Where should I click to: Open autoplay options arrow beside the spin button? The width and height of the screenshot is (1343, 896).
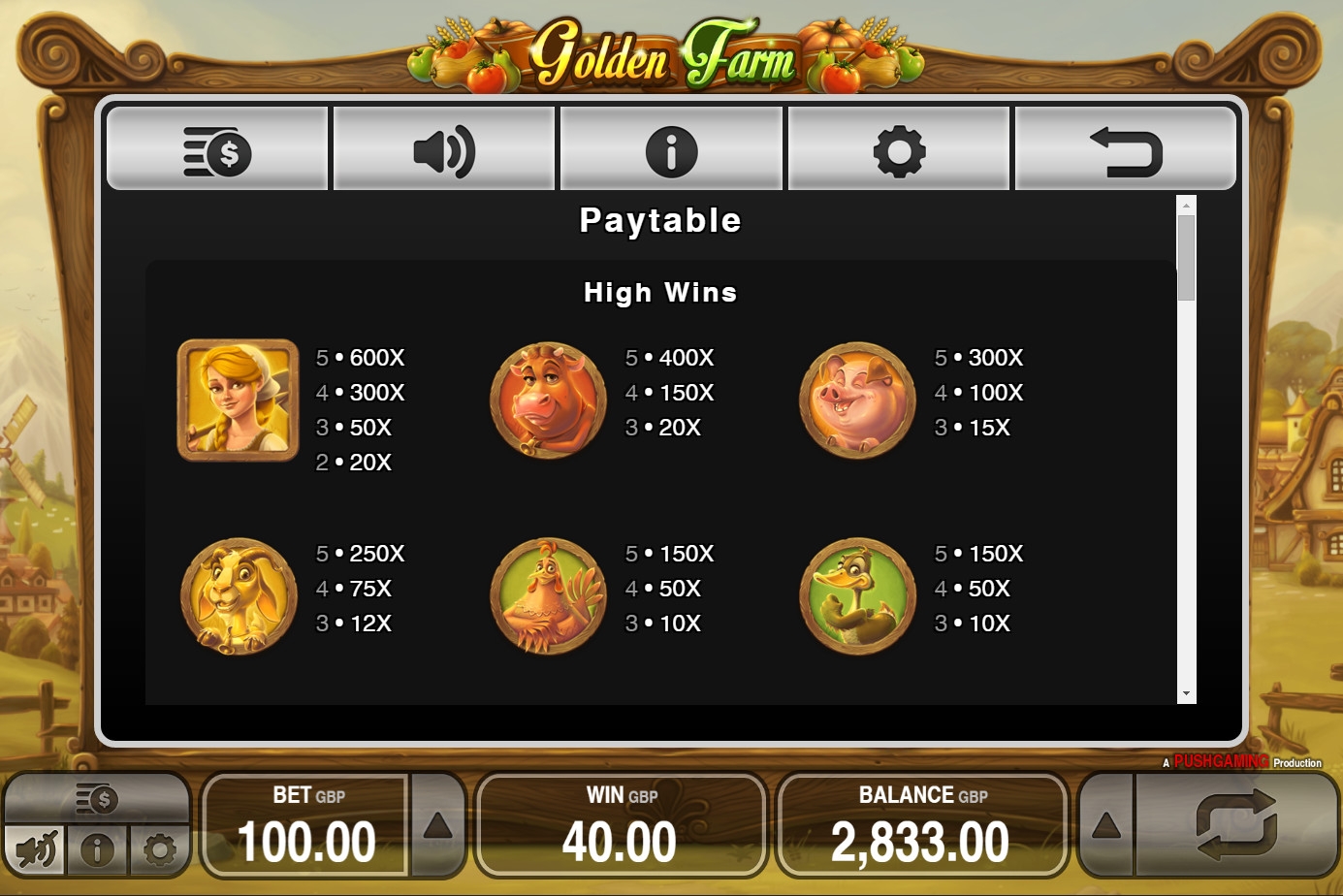coord(1106,826)
